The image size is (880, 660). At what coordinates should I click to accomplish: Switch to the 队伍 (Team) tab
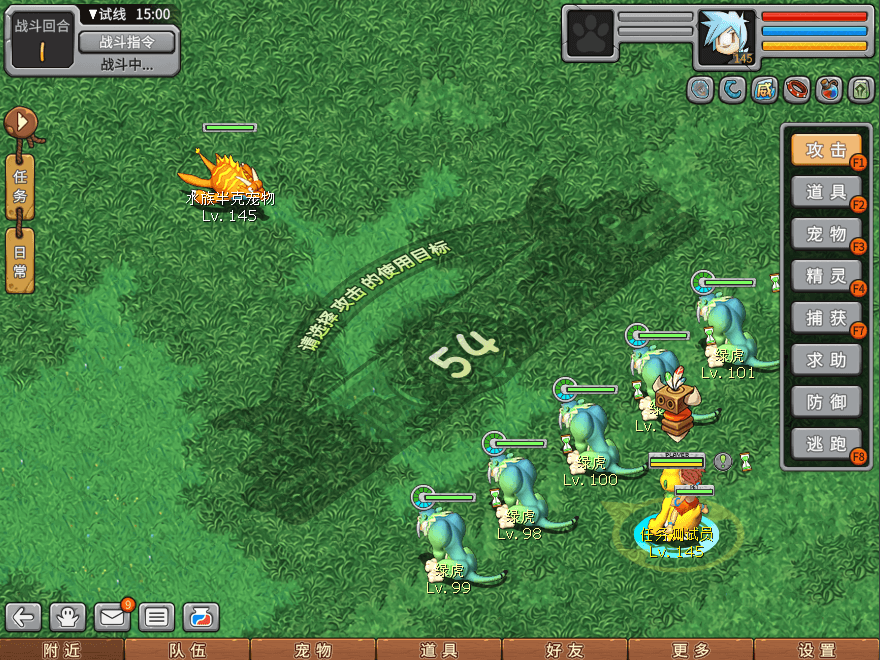[187, 650]
